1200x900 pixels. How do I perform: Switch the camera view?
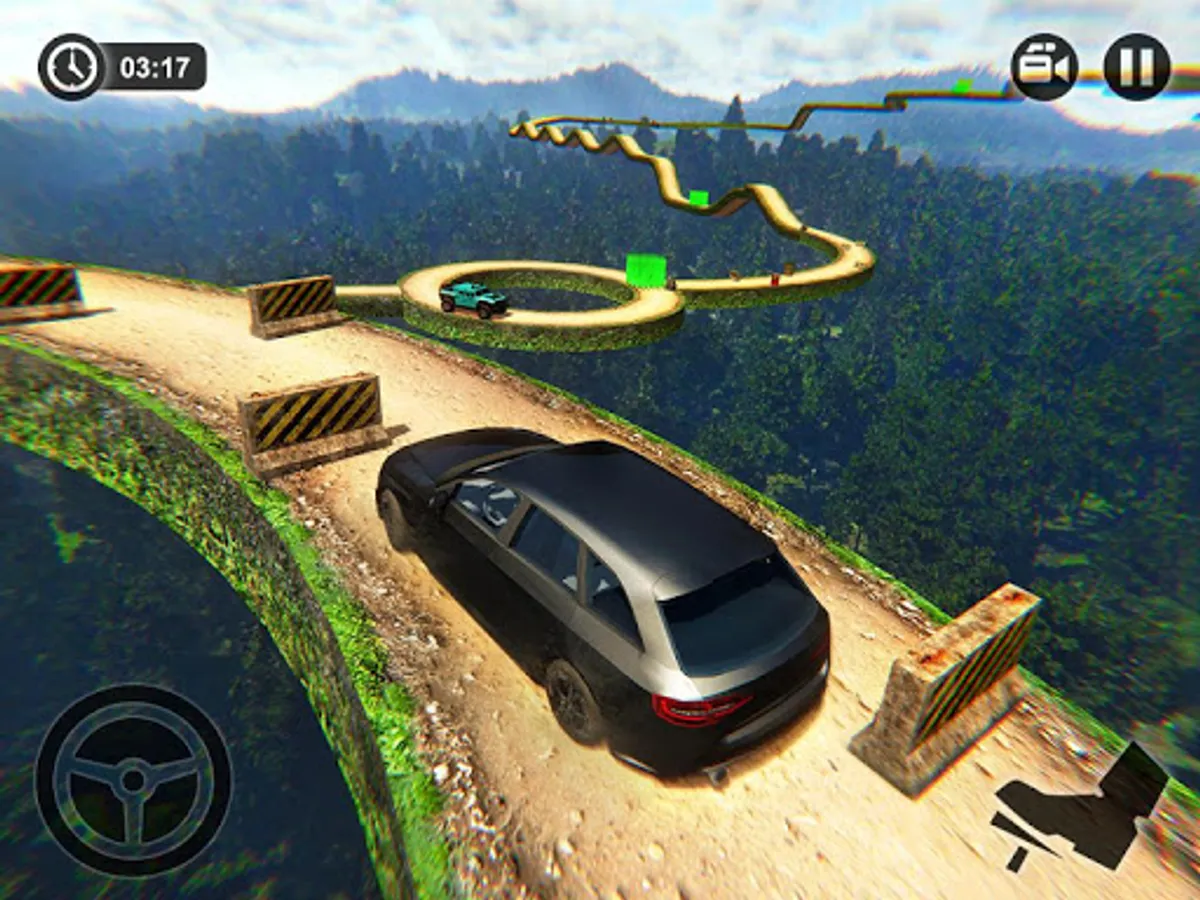point(1044,67)
